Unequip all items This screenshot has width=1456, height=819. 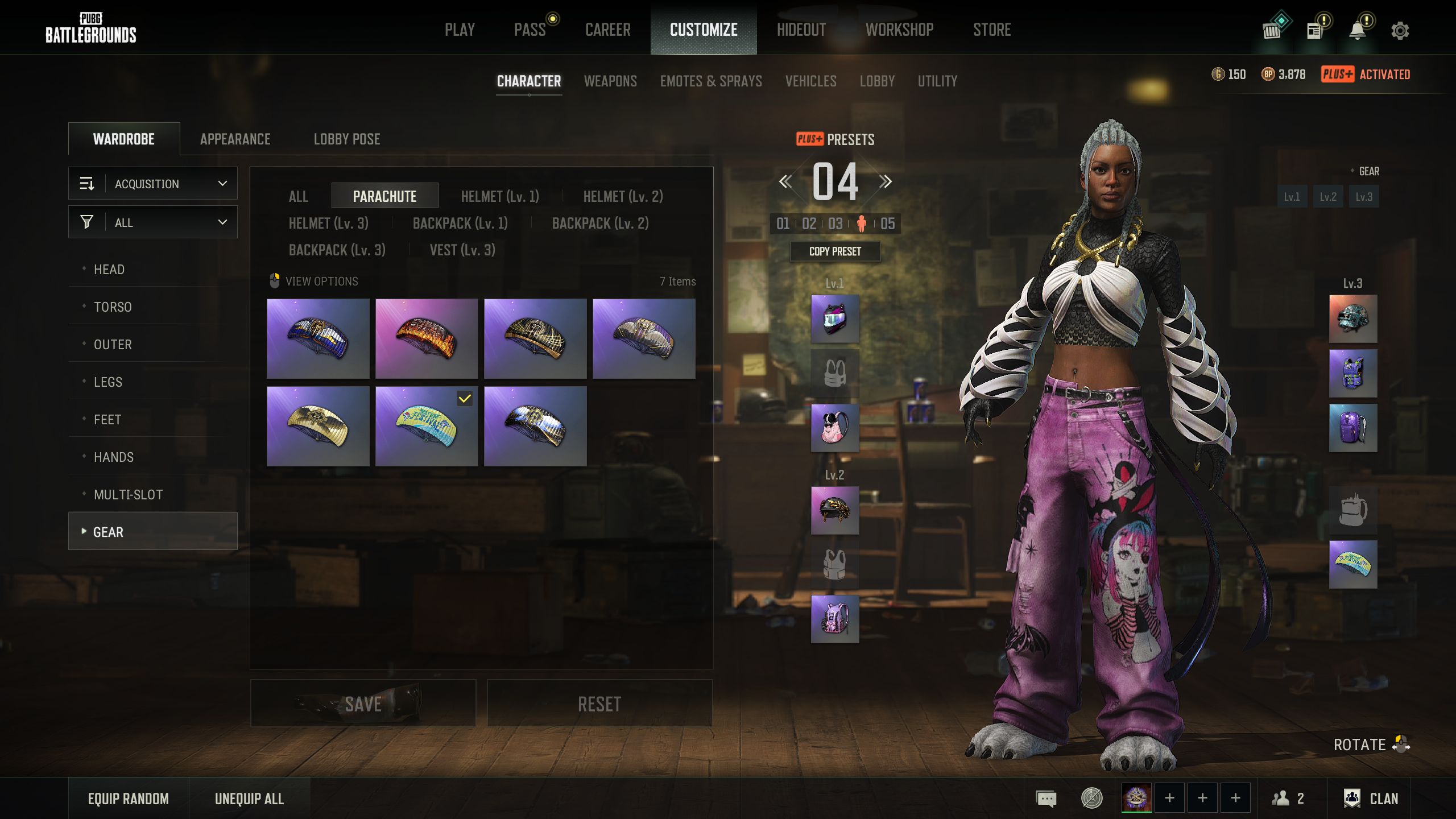249,799
